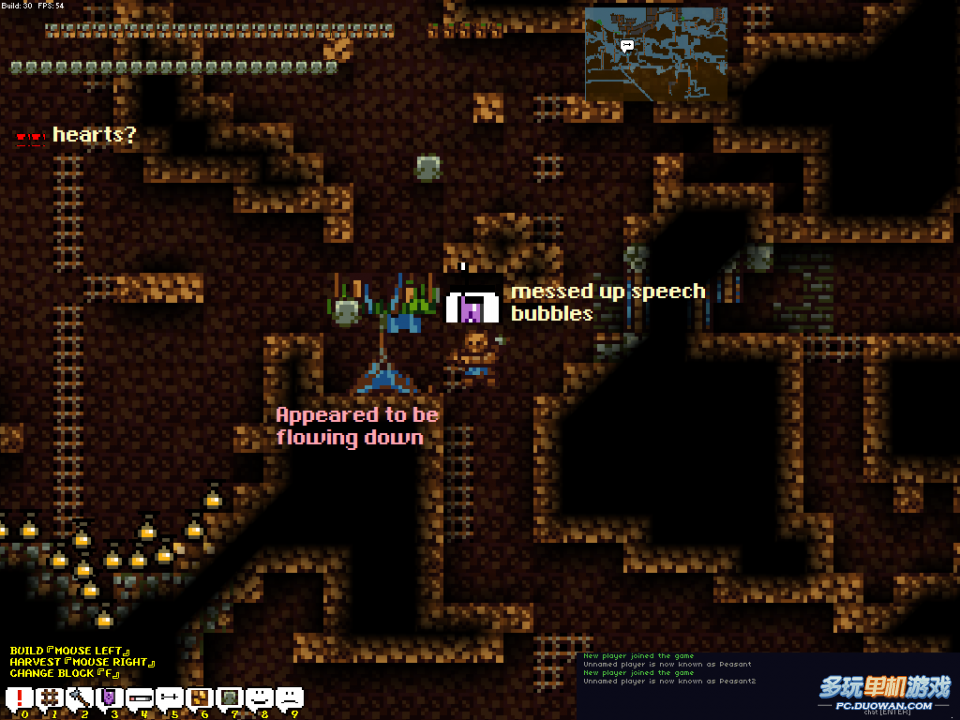Viewport: 960px width, 720px height.
Task: Choose the wooden ladder bubble
Action: [x=50, y=698]
